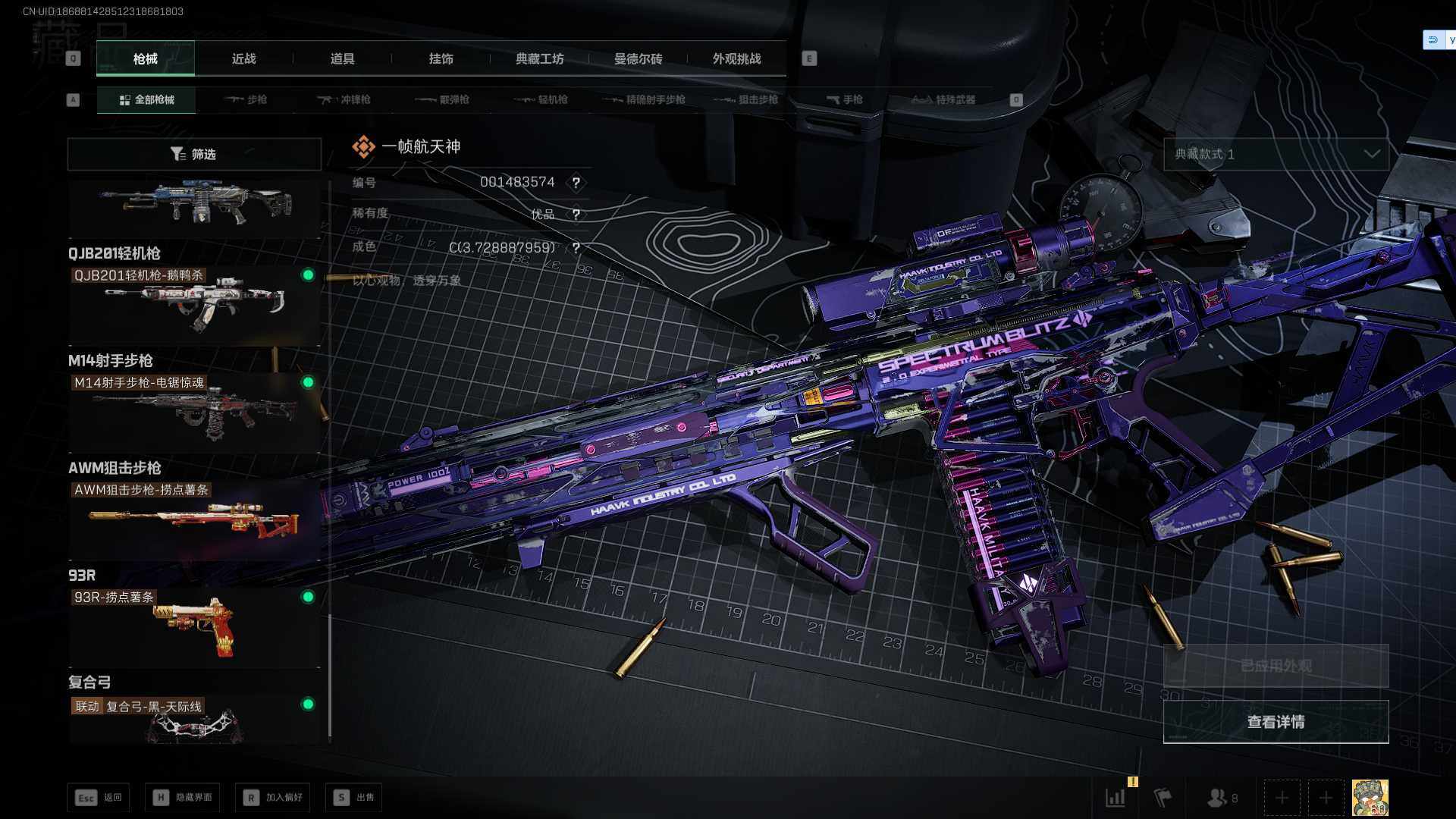
Task: Select the 挂饰 charms tab
Action: coord(441,59)
